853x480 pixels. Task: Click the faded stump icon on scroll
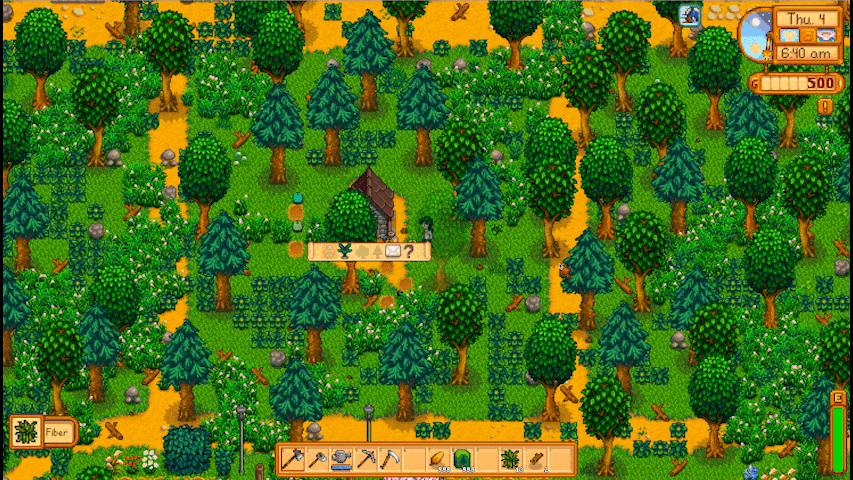point(330,251)
